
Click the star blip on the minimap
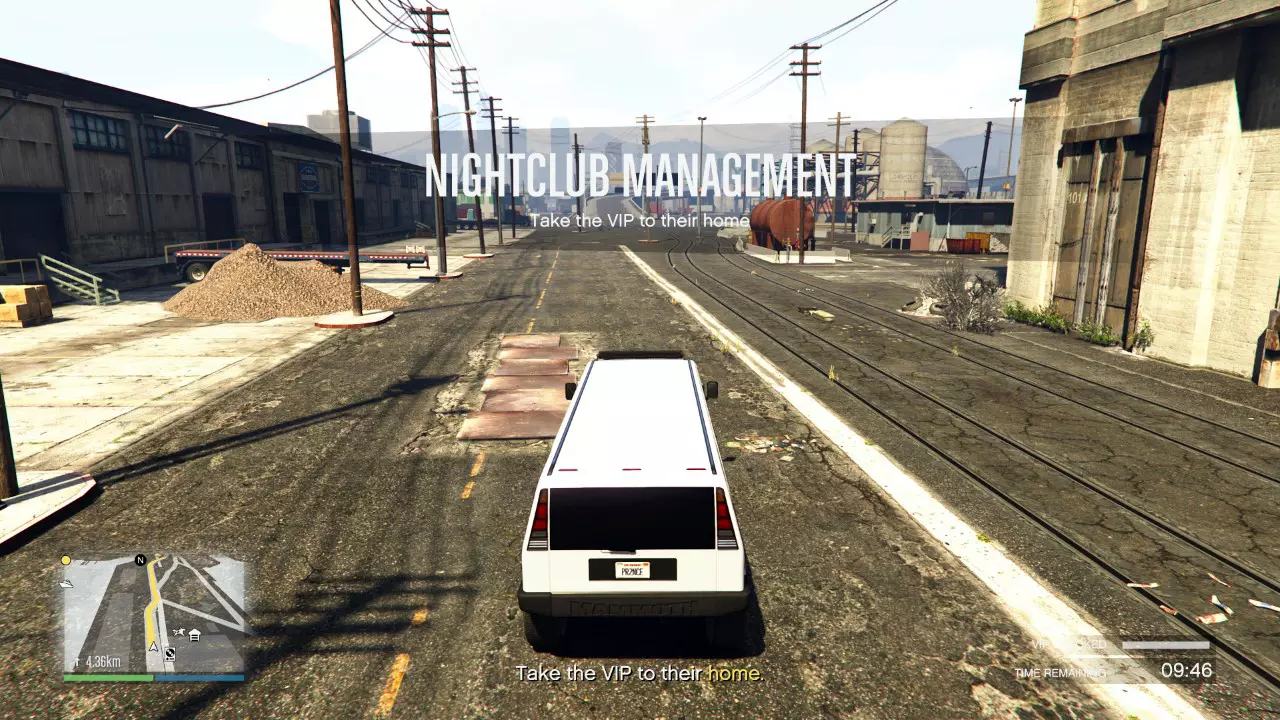(179, 631)
